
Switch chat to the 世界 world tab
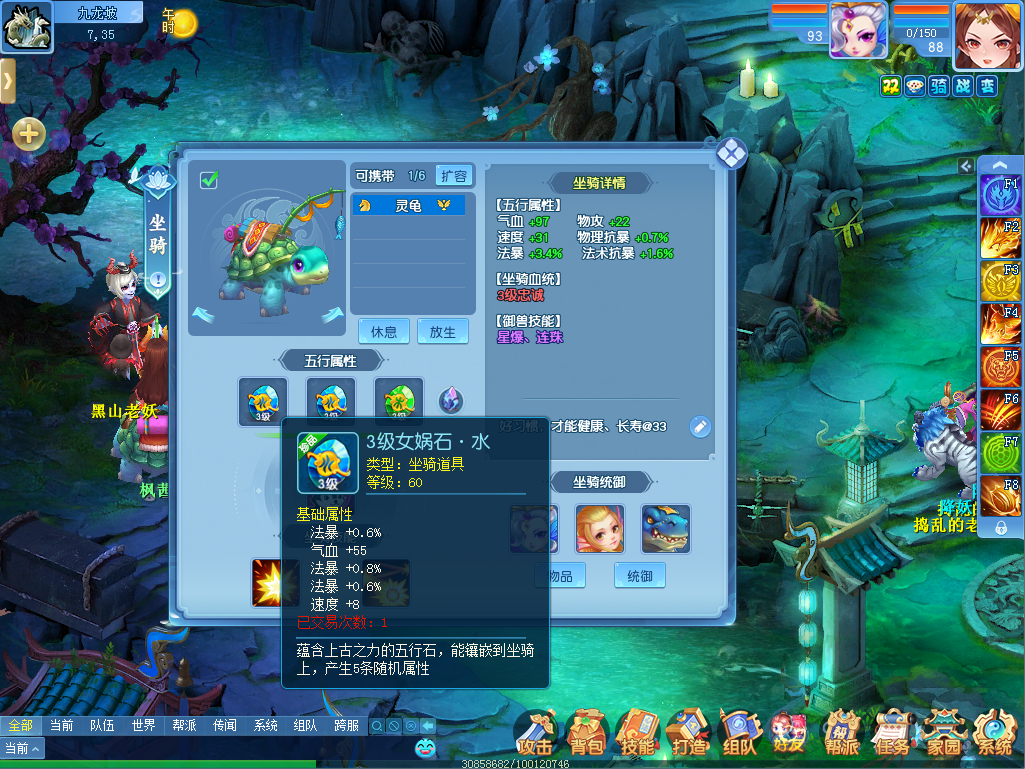[143, 725]
